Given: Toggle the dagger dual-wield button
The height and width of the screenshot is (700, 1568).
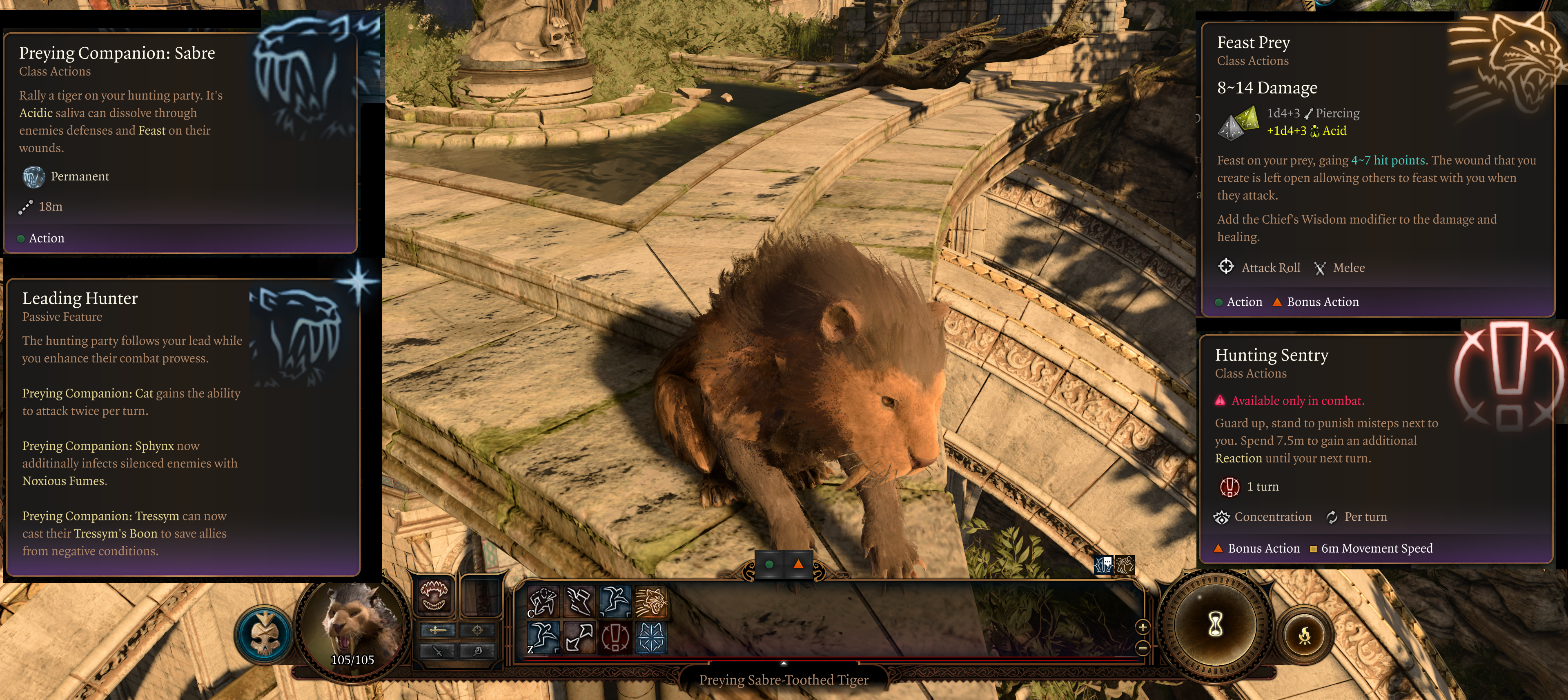Looking at the screenshot, I should tap(438, 651).
